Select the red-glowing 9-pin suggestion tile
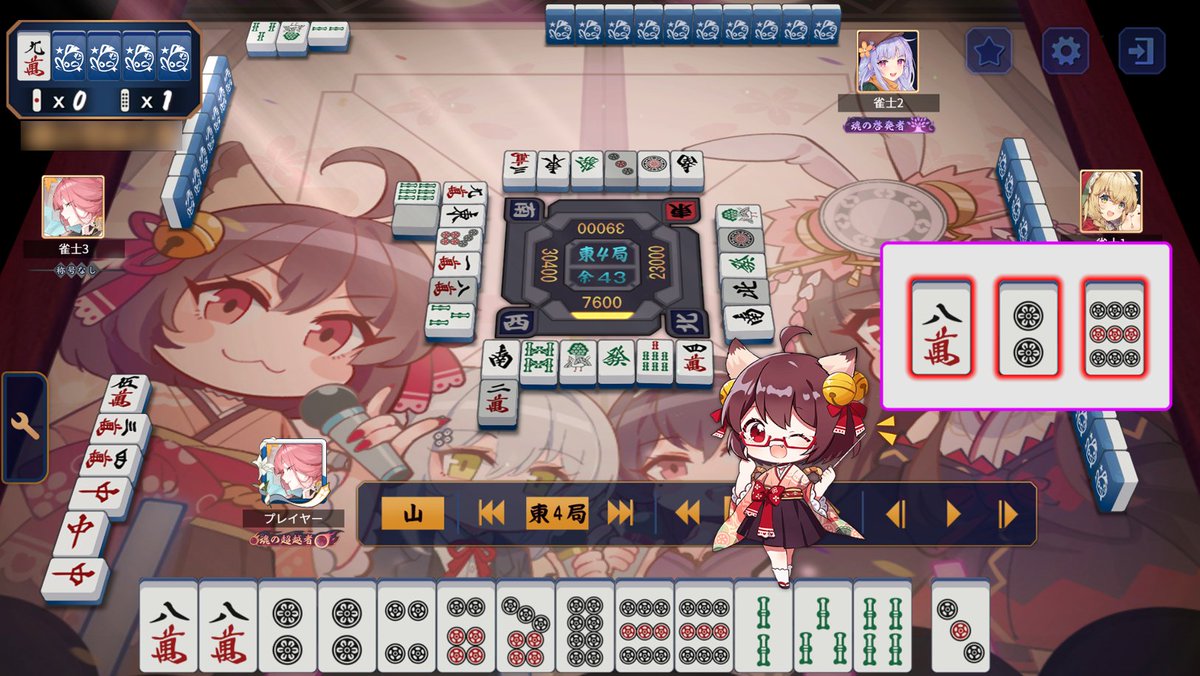This screenshot has width=1200, height=676. 1115,327
